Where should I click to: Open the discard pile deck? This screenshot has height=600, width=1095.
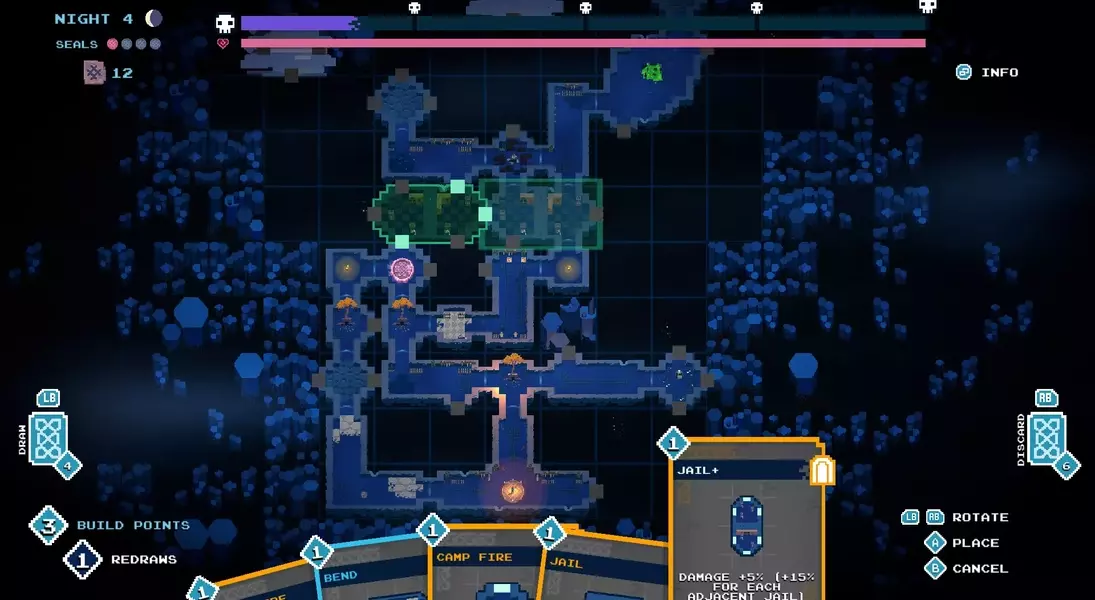1046,439
